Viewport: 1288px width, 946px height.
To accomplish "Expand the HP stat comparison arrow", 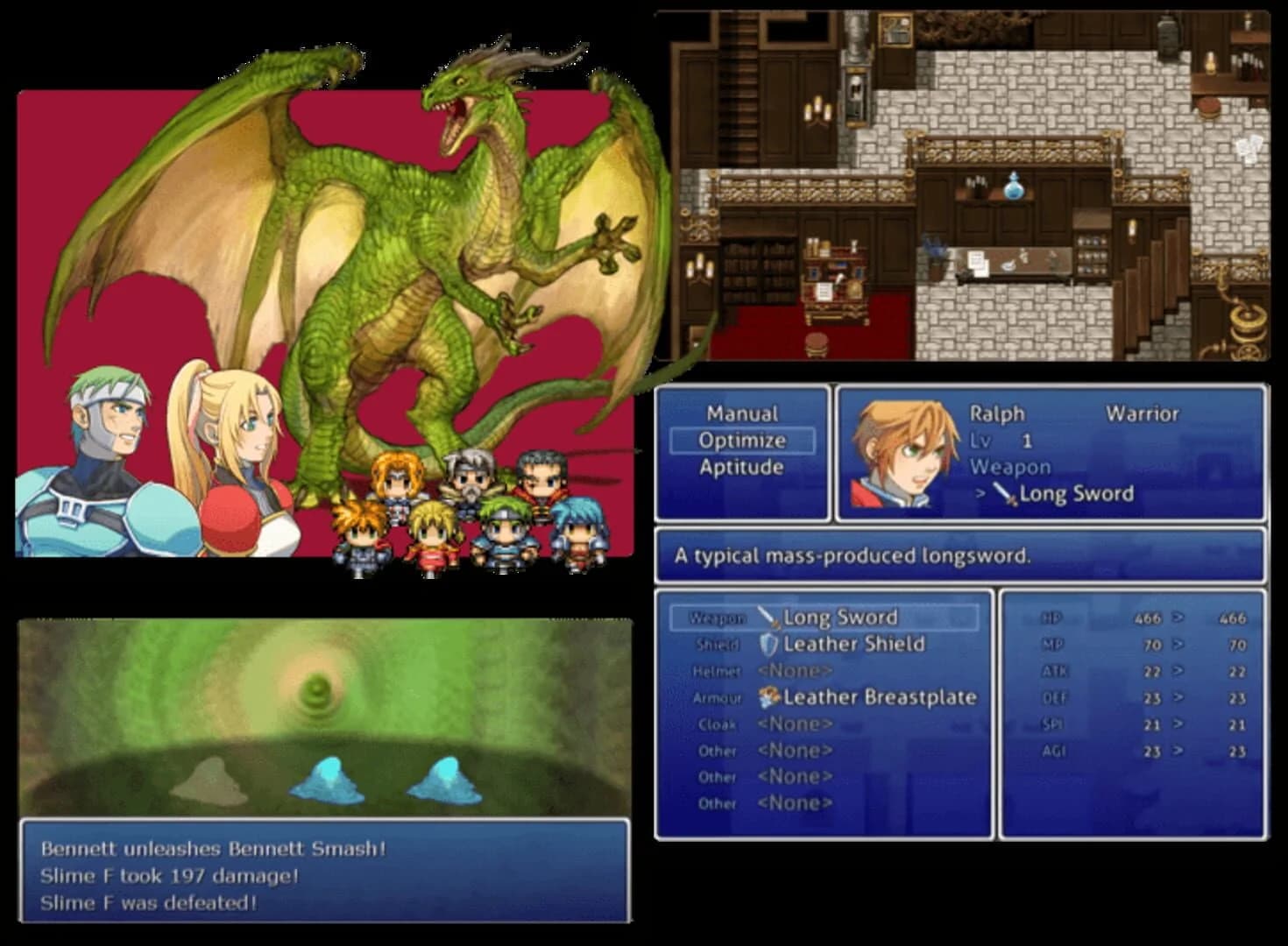I will tap(1178, 617).
